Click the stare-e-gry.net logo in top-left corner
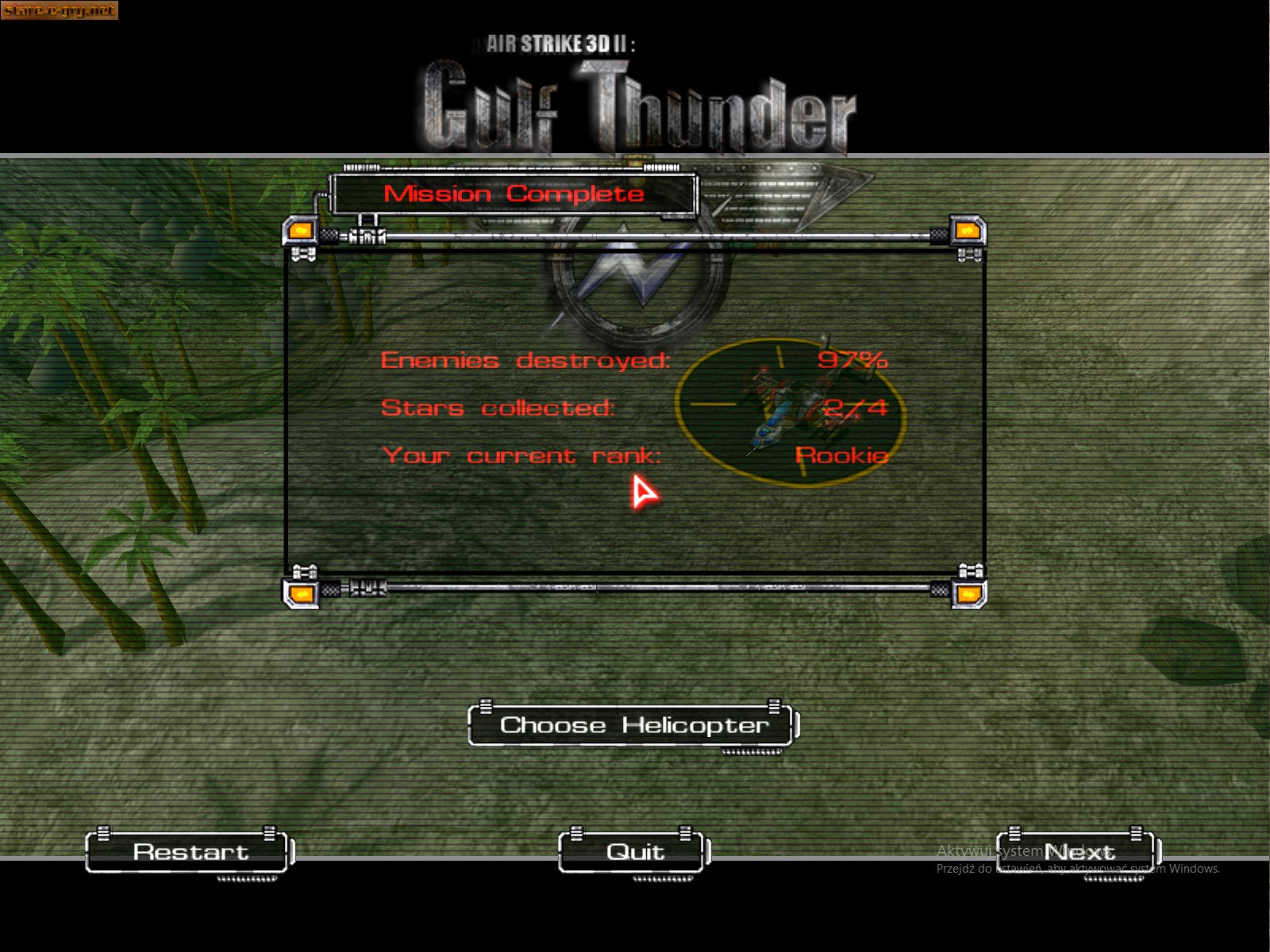This screenshot has height=952, width=1270. tap(61, 11)
